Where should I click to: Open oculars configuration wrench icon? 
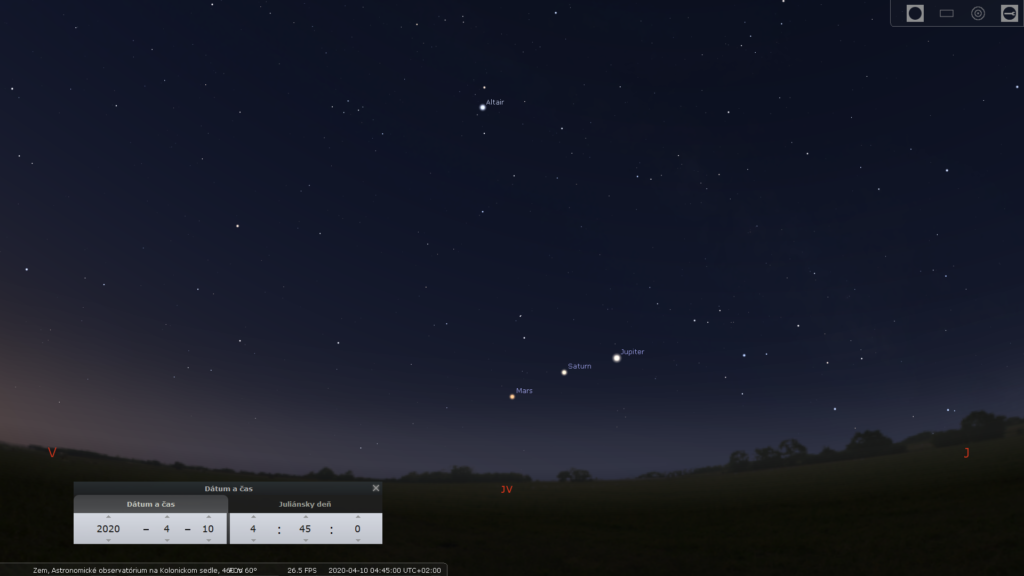pyautogui.click(x=1009, y=13)
